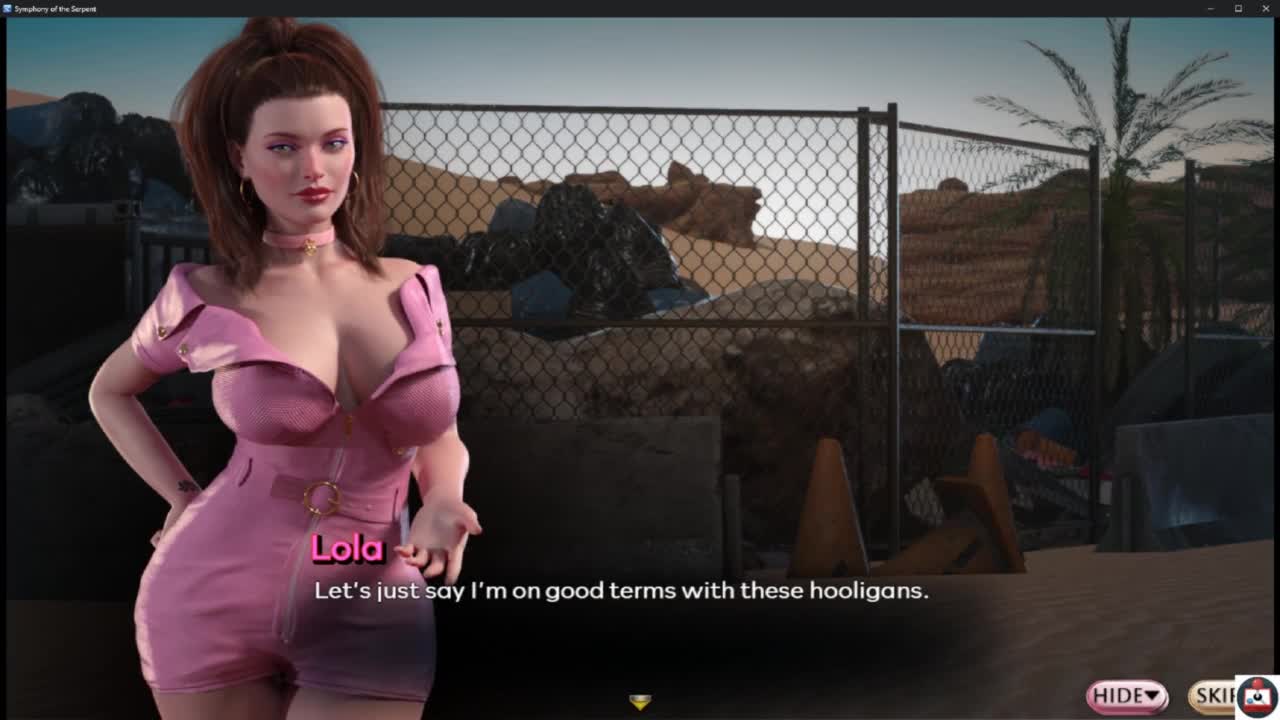This screenshot has width=1280, height=720.
Task: Advance dialogue via the yellow arrow indicator
Action: [640, 702]
